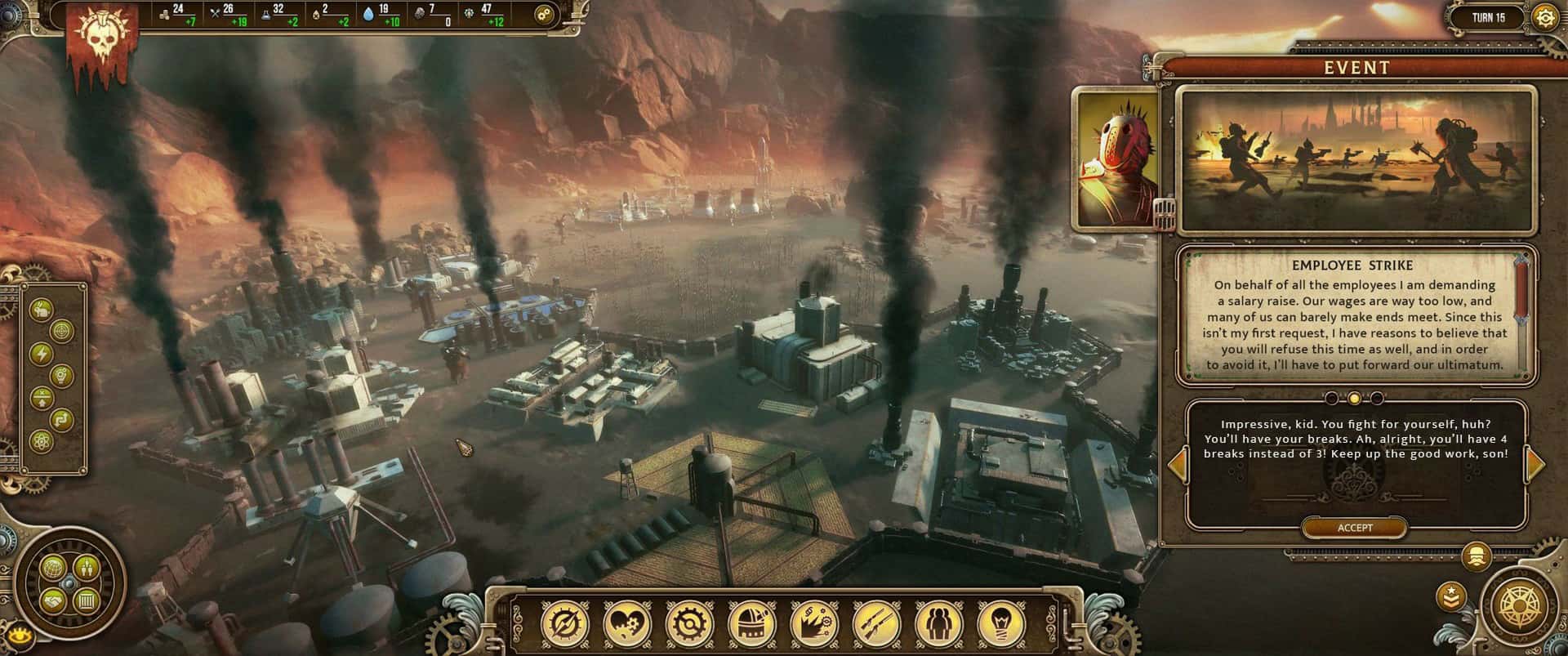1568x656 pixels.
Task: Click the lightning bolt icon in the left panel
Action: pos(41,353)
